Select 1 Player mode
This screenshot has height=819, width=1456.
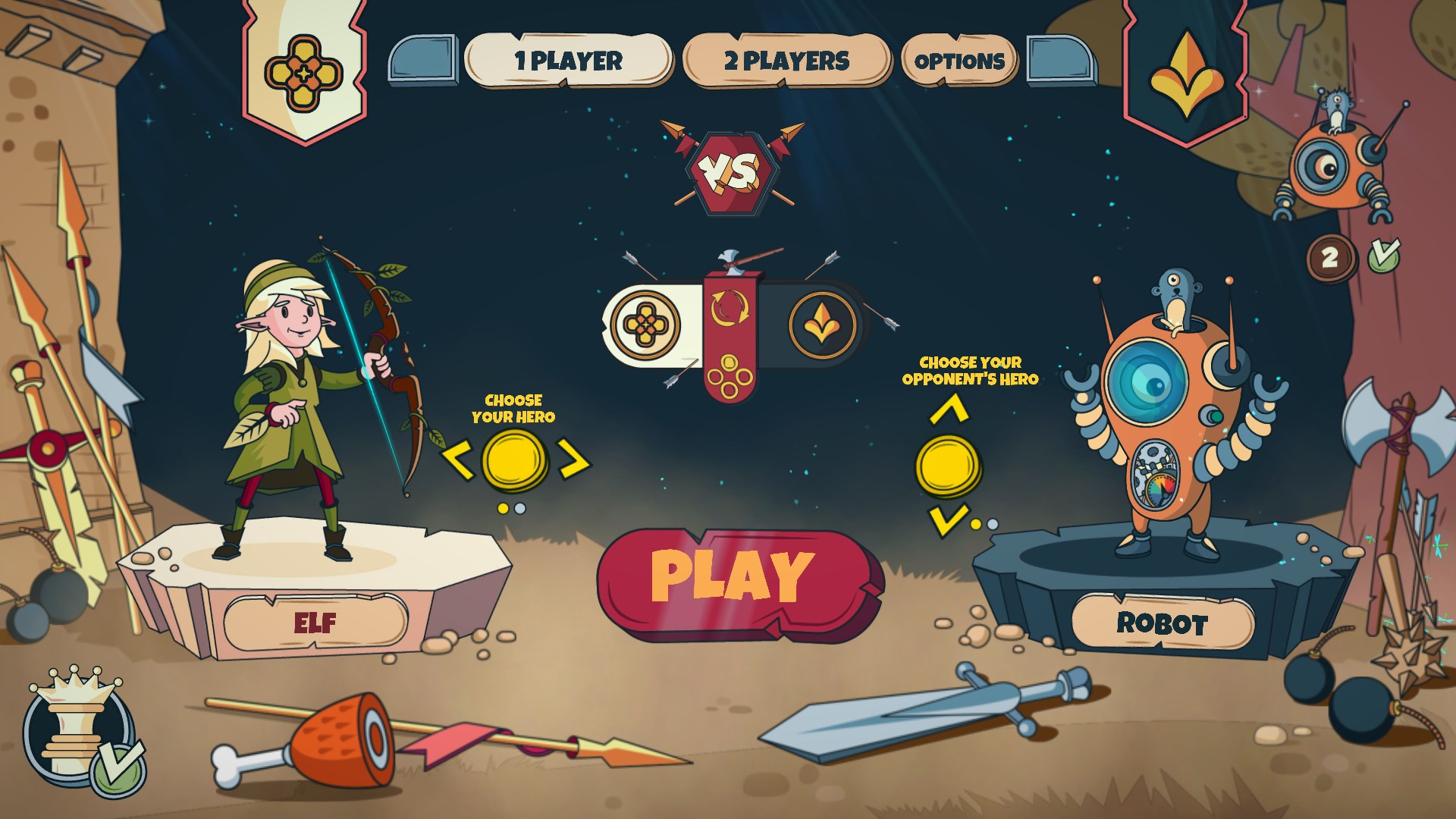coord(567,61)
